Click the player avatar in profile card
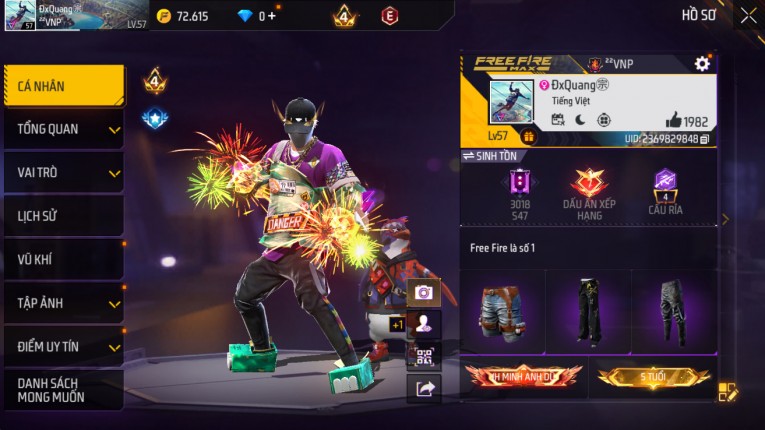This screenshot has width=765, height=430. (511, 102)
